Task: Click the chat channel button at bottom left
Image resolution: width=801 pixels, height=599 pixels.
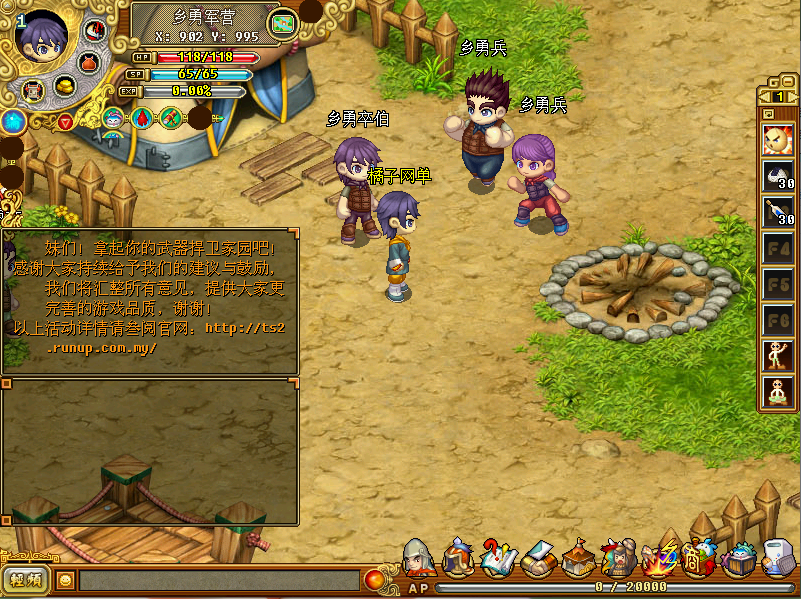Action: [26, 579]
